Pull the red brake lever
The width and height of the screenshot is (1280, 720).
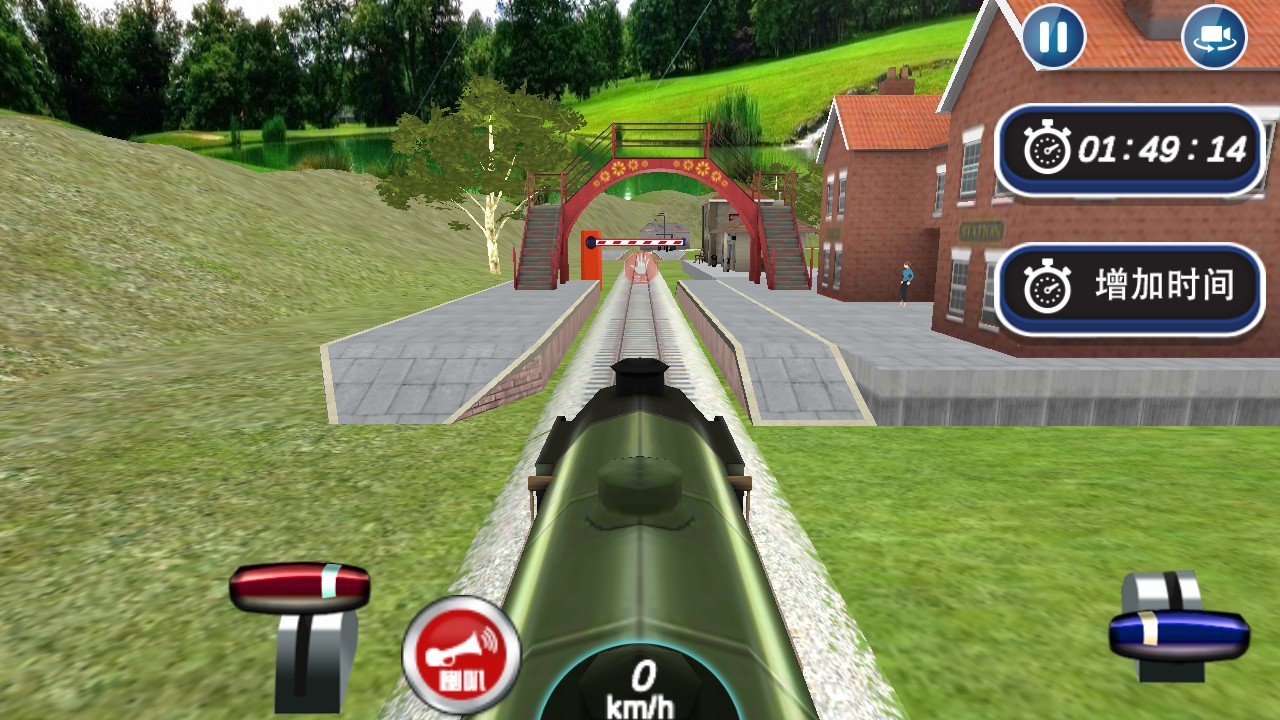(x=299, y=588)
